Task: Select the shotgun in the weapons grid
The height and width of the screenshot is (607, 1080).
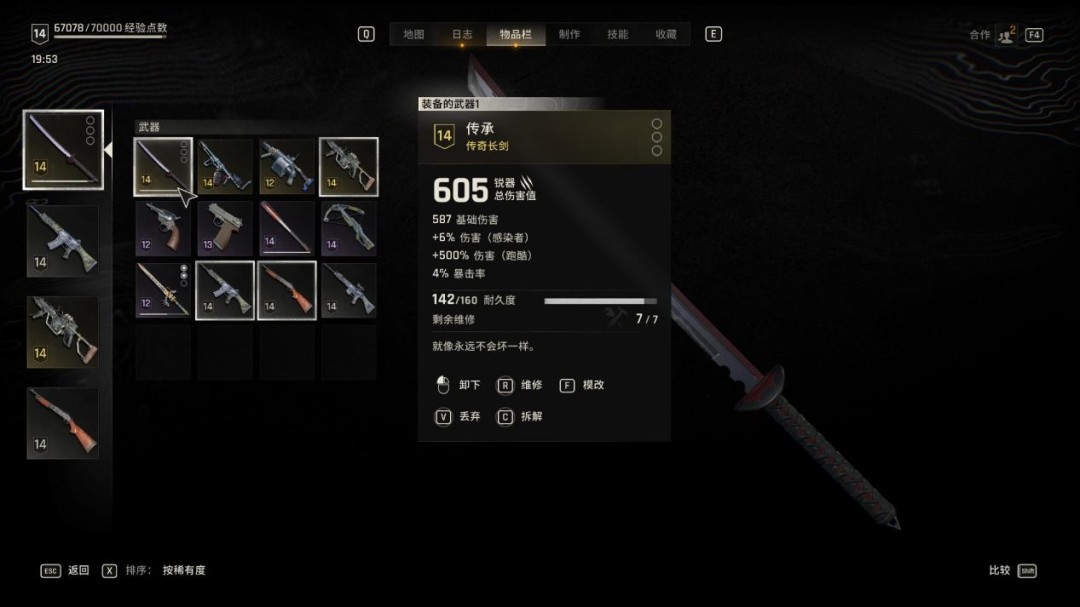Action: click(x=287, y=290)
